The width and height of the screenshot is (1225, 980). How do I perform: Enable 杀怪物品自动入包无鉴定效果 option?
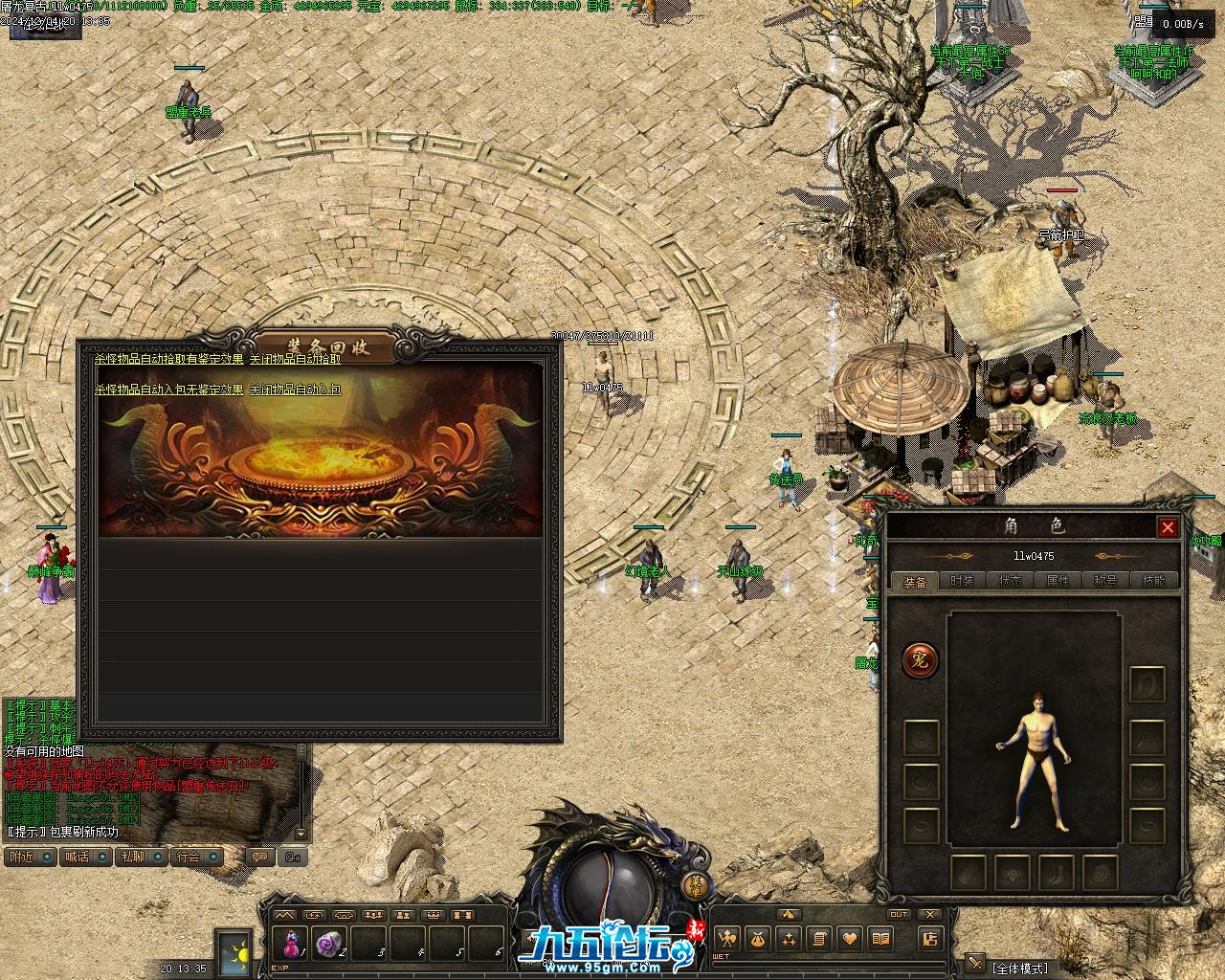point(168,390)
